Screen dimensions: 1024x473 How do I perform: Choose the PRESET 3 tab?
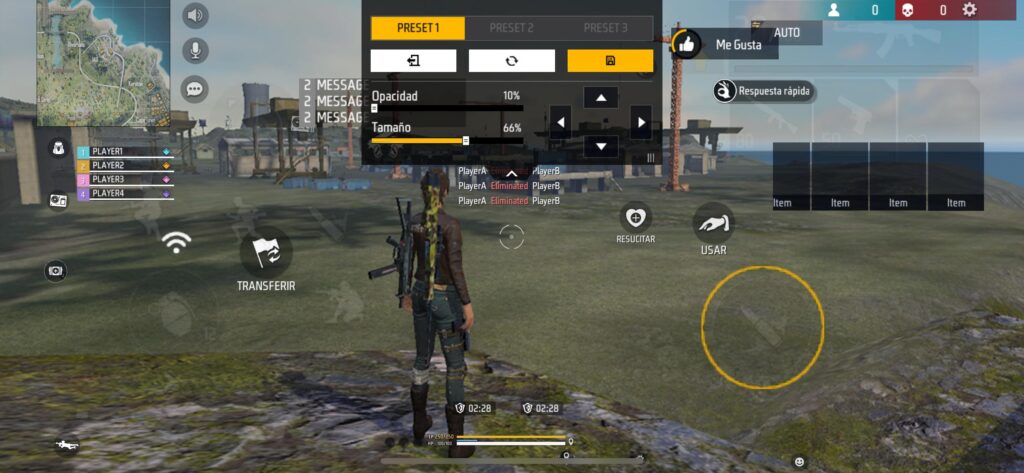pos(605,28)
